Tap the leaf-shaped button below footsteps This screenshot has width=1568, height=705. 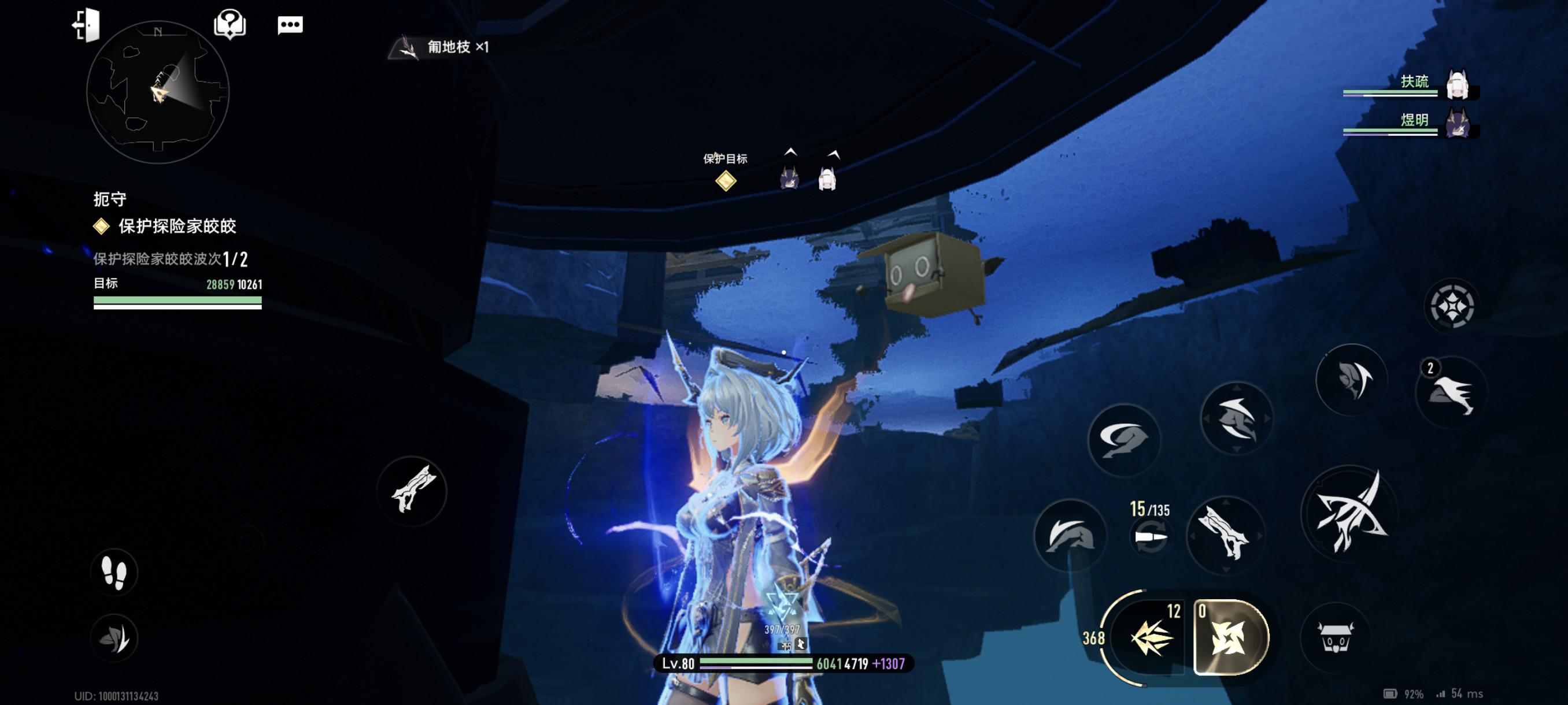(114, 637)
